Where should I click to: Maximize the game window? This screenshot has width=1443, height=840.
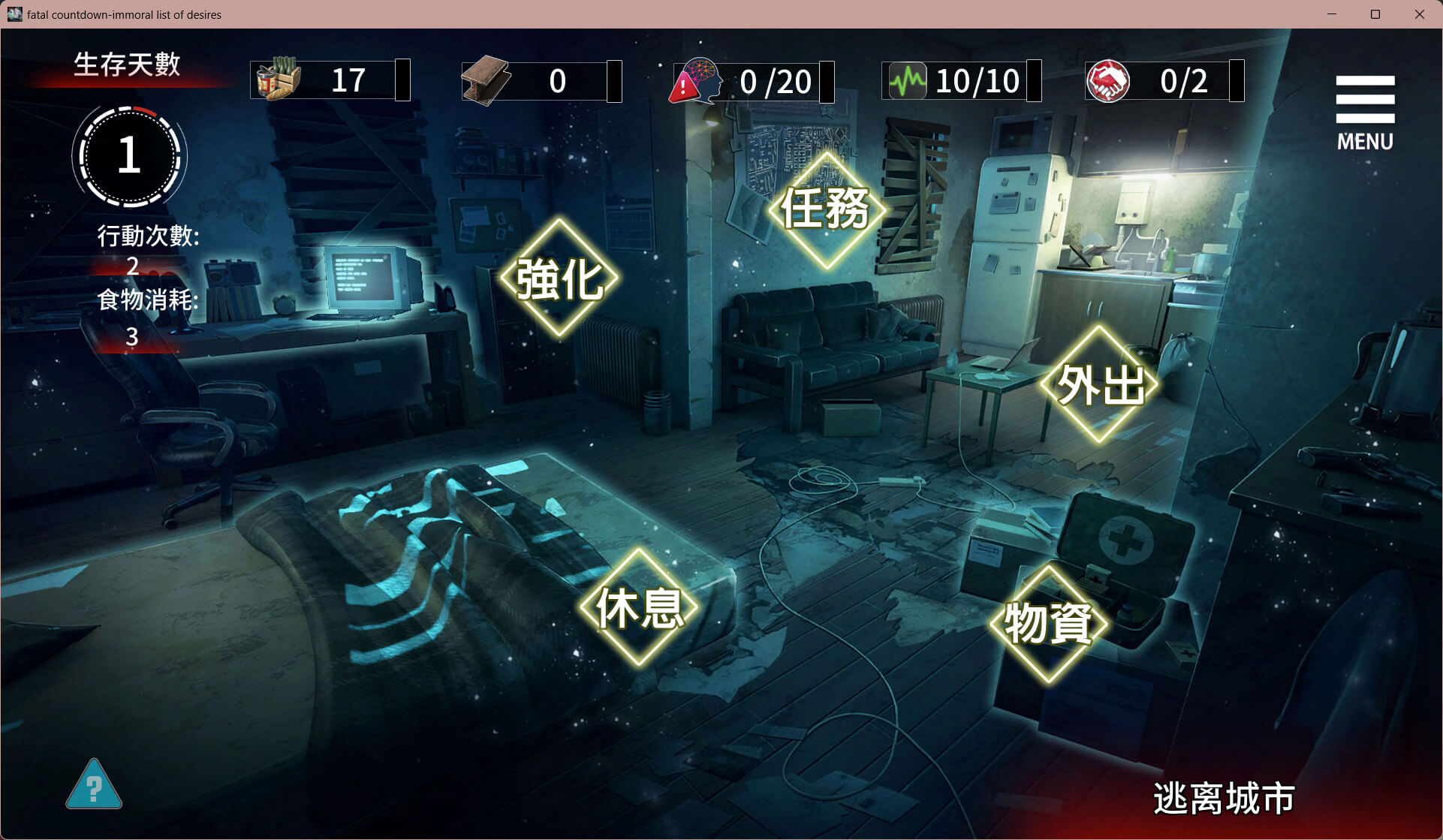point(1375,14)
